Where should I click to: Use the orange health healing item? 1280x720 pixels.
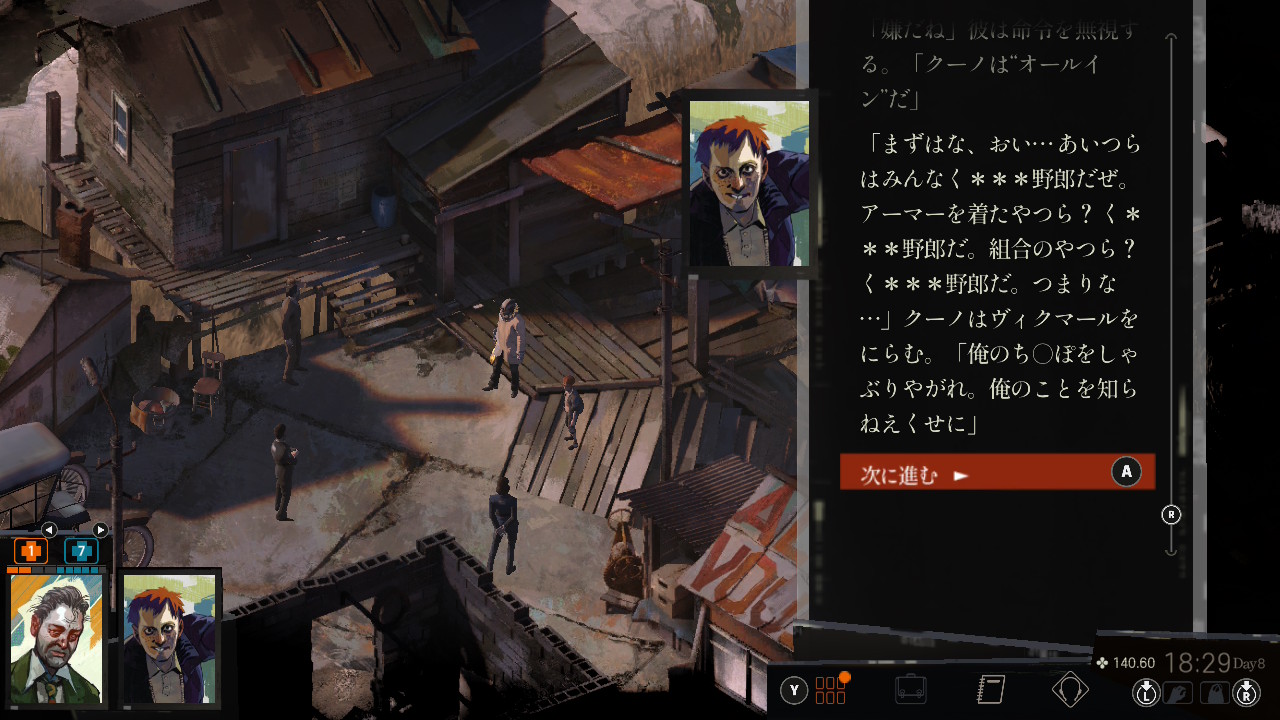31,550
